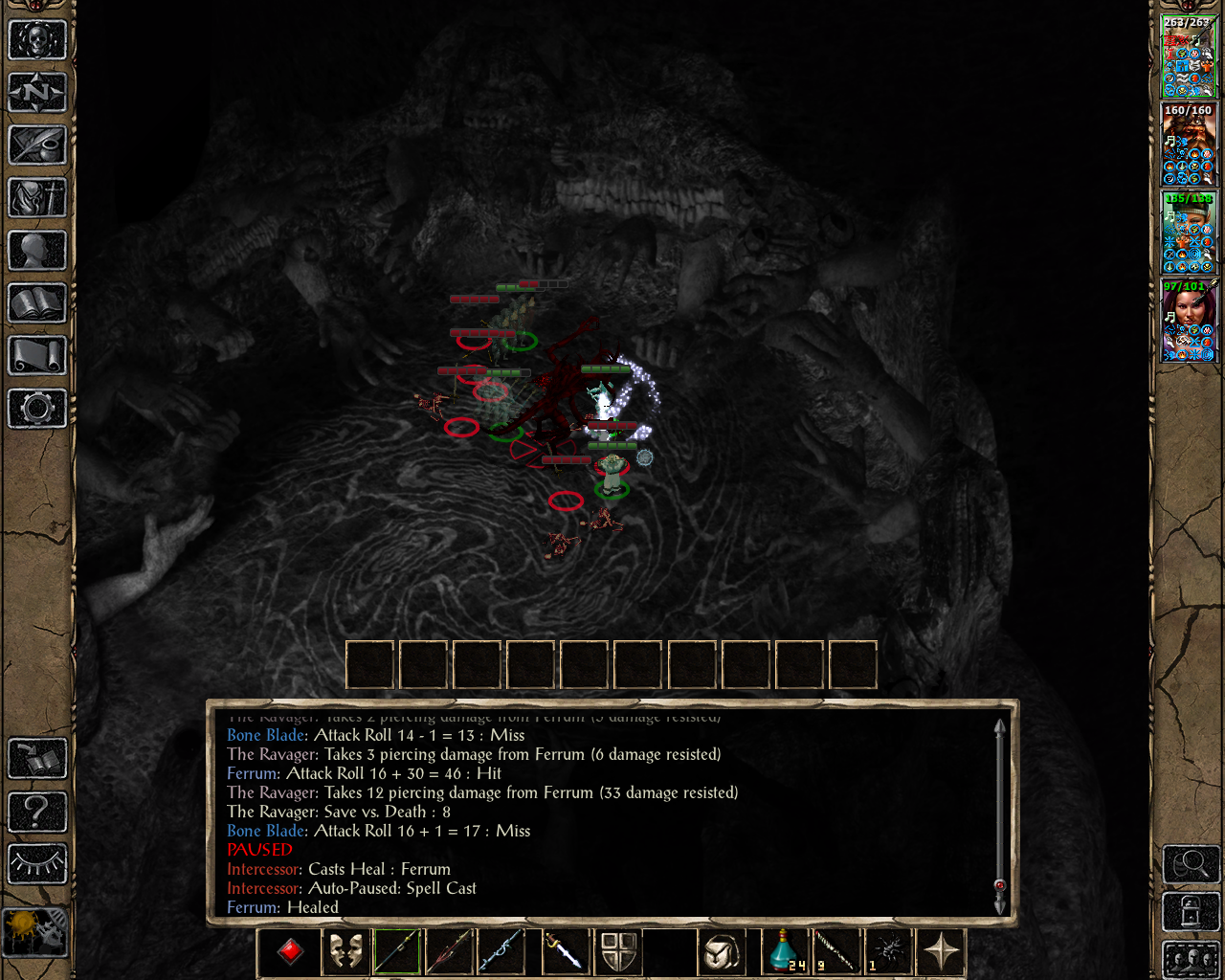The width and height of the screenshot is (1225, 980).
Task: Open special abilities four-pointed star button
Action: (x=941, y=951)
